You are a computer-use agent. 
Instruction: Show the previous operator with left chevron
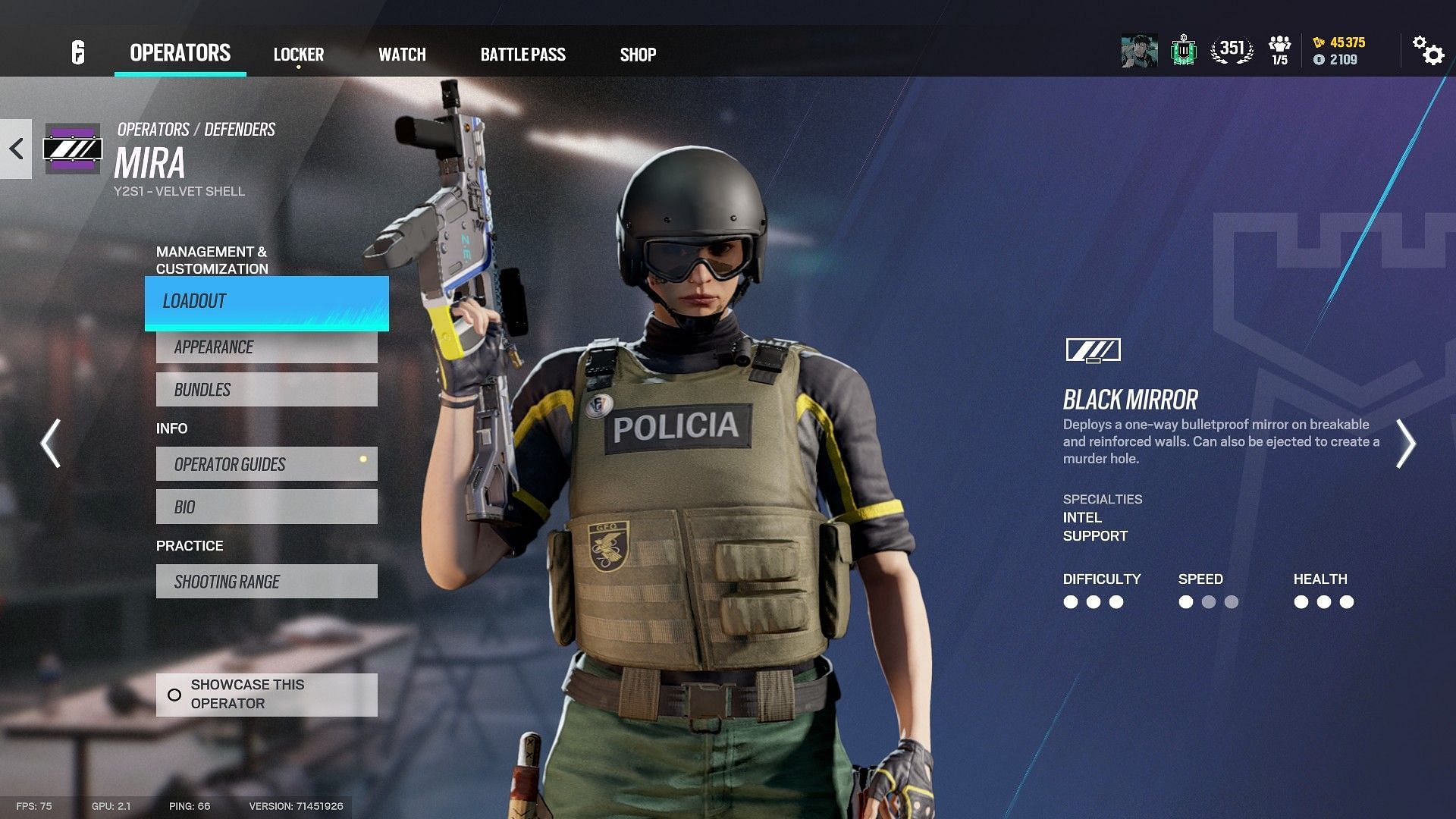(51, 444)
